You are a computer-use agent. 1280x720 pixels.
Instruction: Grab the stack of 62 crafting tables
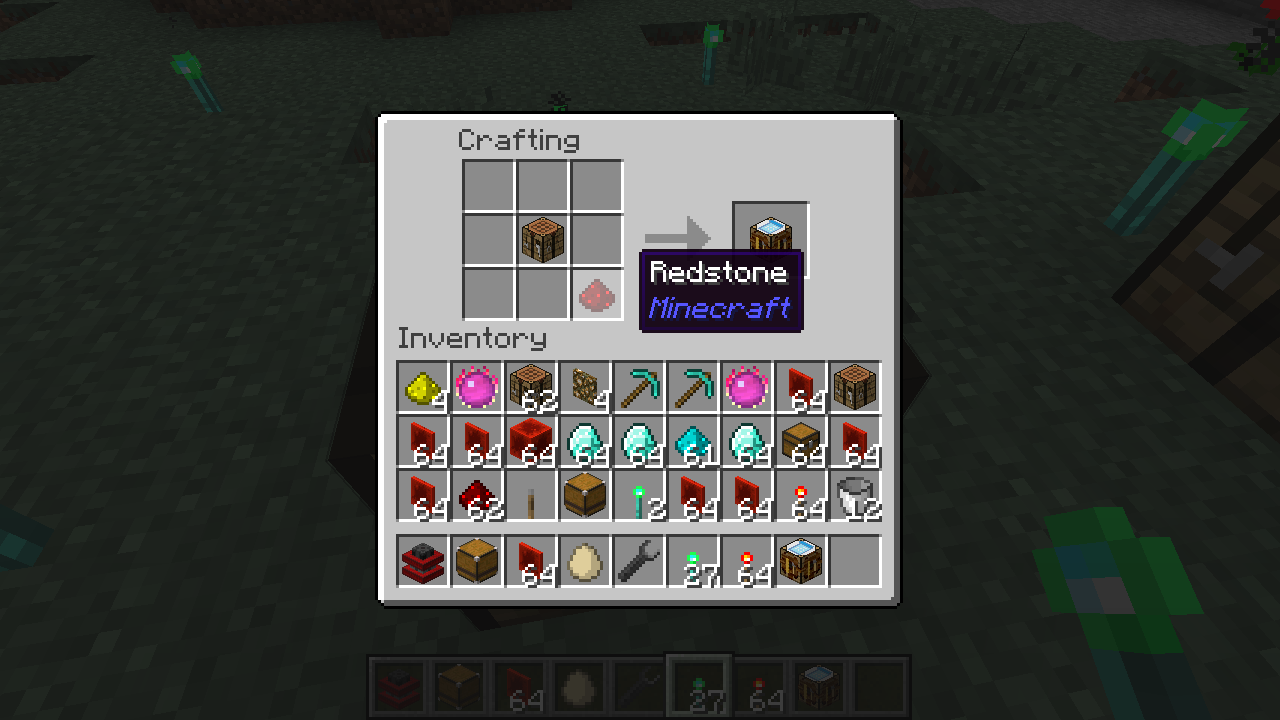coord(531,387)
